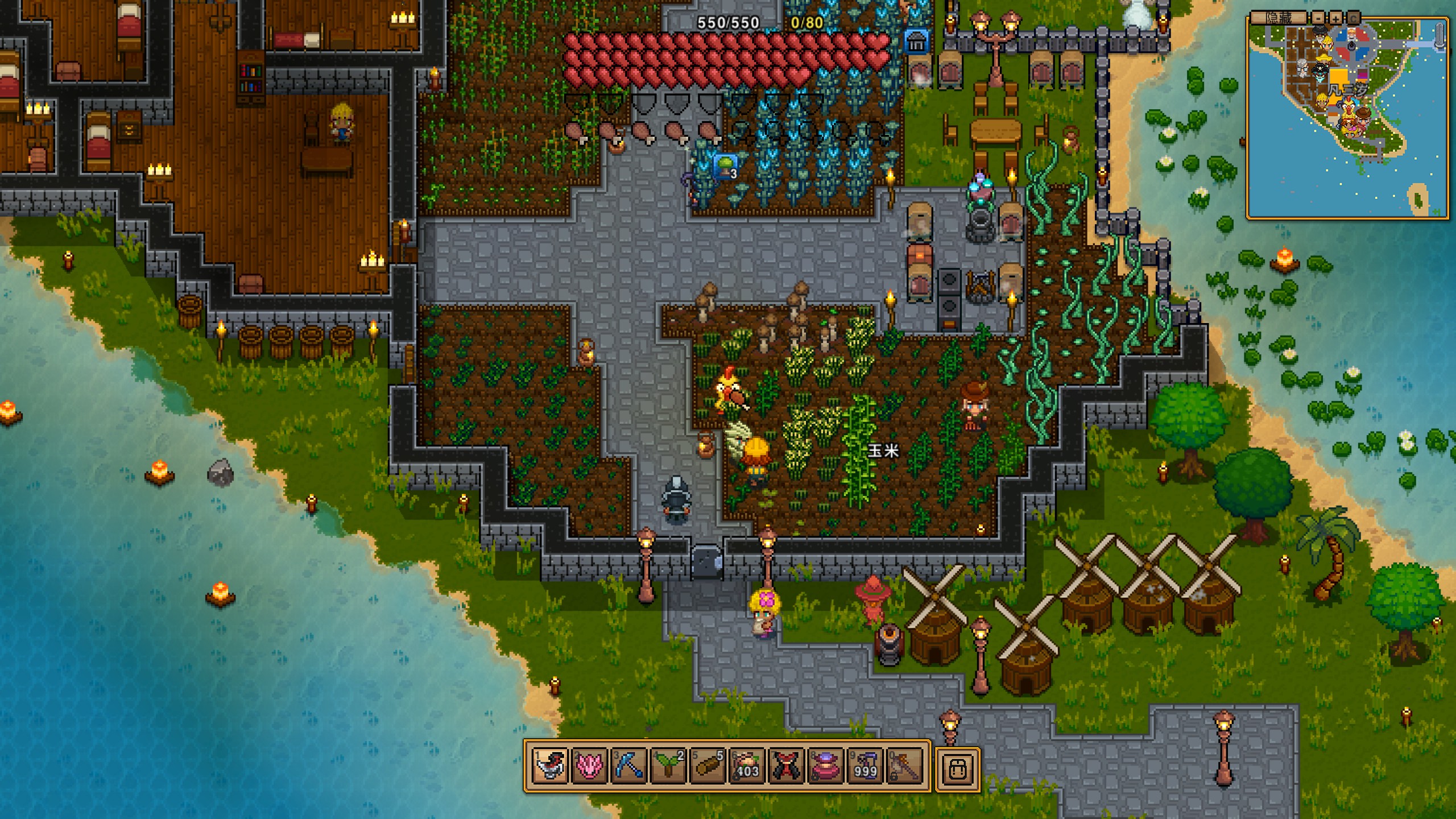Equip the blue pickaxe from the hotbar
Viewport: 1456px width, 819px height.
coord(629,766)
